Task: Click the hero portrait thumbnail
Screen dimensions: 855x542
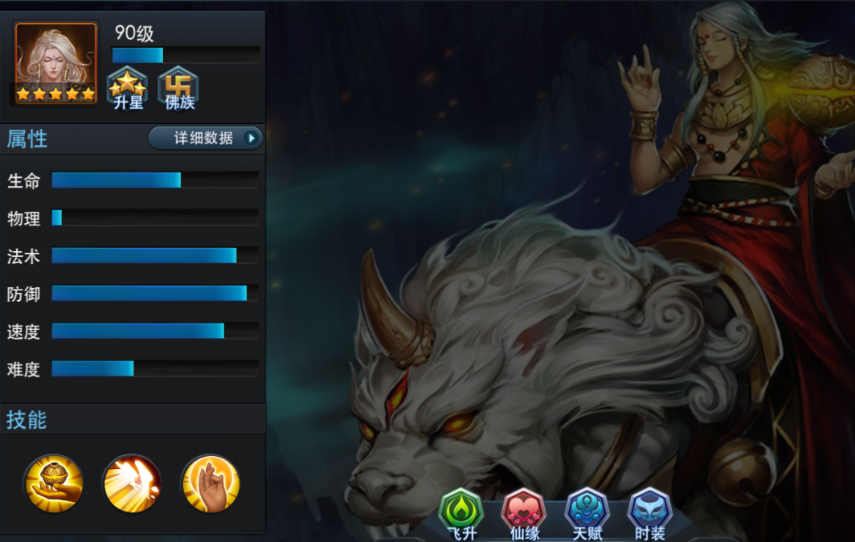Action: [x=56, y=64]
